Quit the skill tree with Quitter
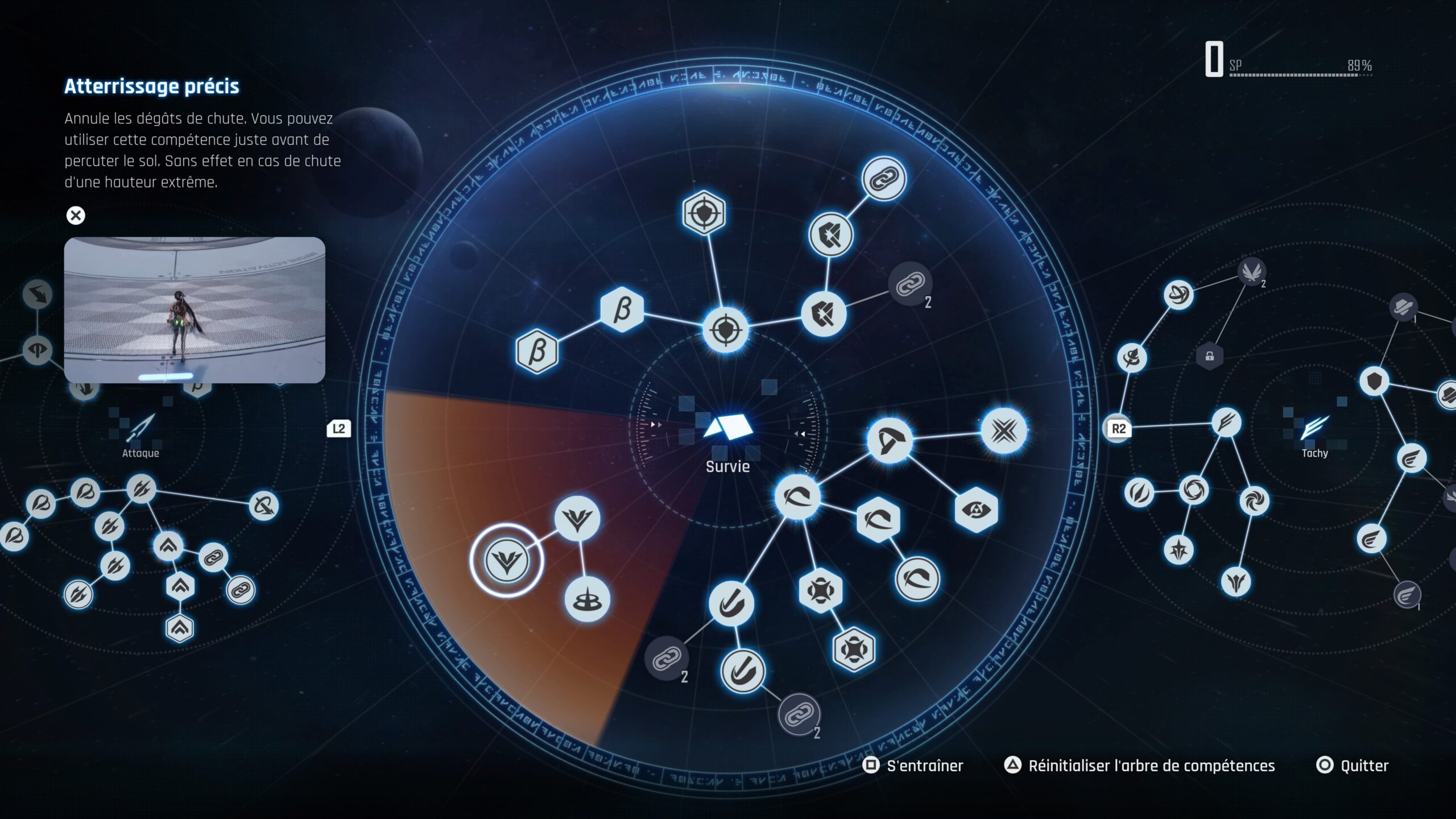 click(1353, 766)
